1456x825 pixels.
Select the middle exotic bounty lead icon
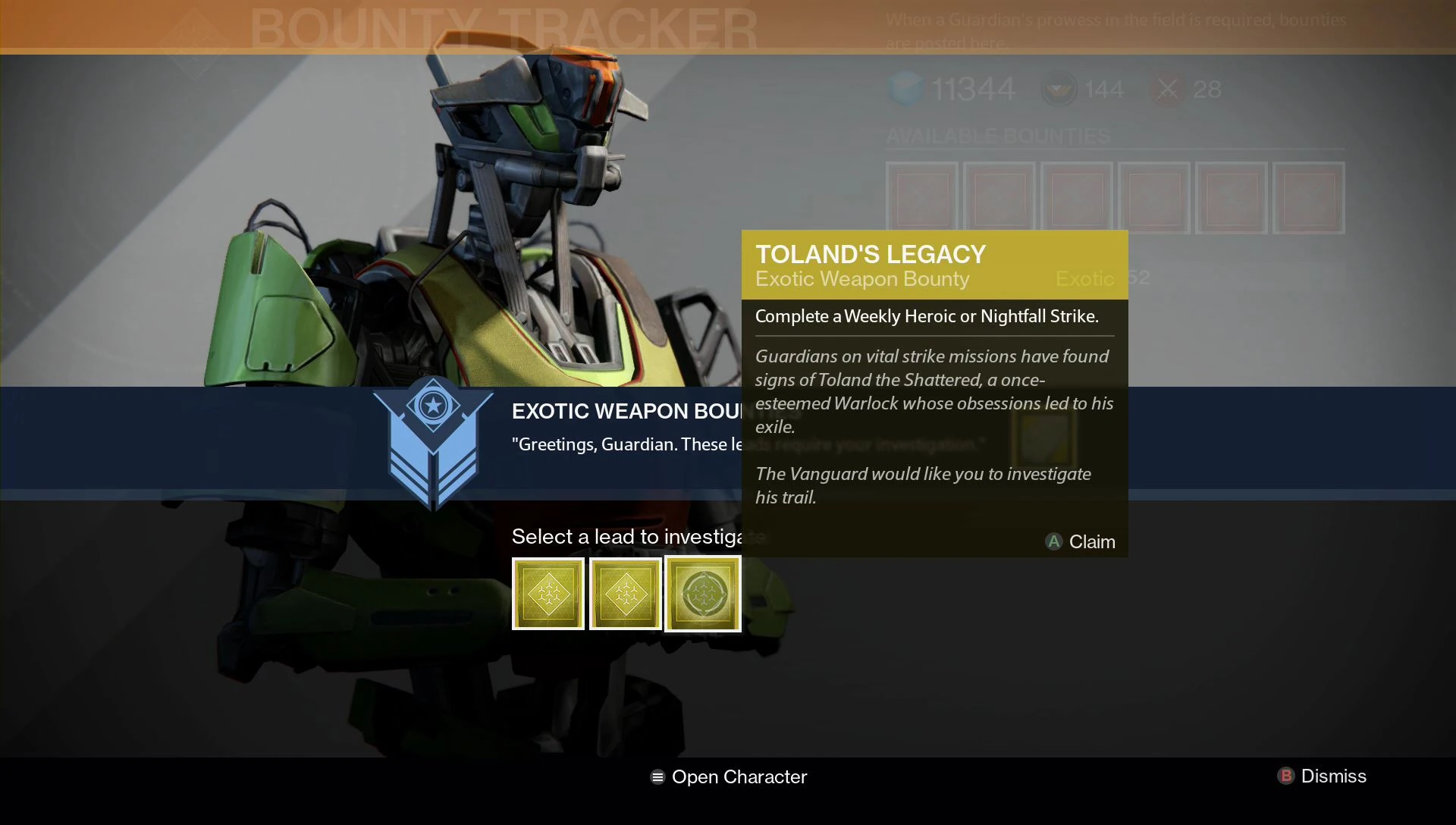(625, 593)
